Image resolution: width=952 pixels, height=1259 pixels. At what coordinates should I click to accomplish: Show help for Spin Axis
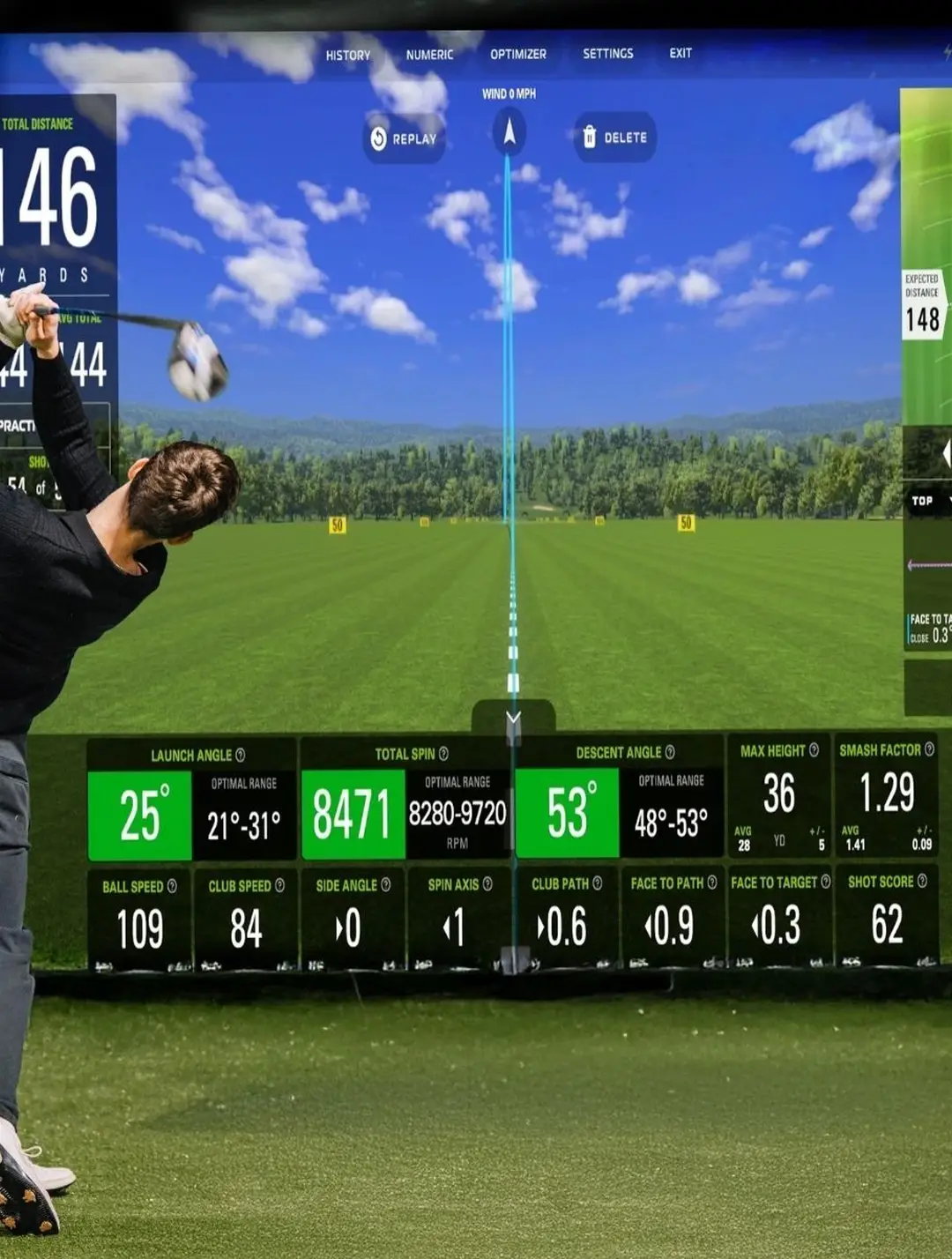tap(487, 883)
